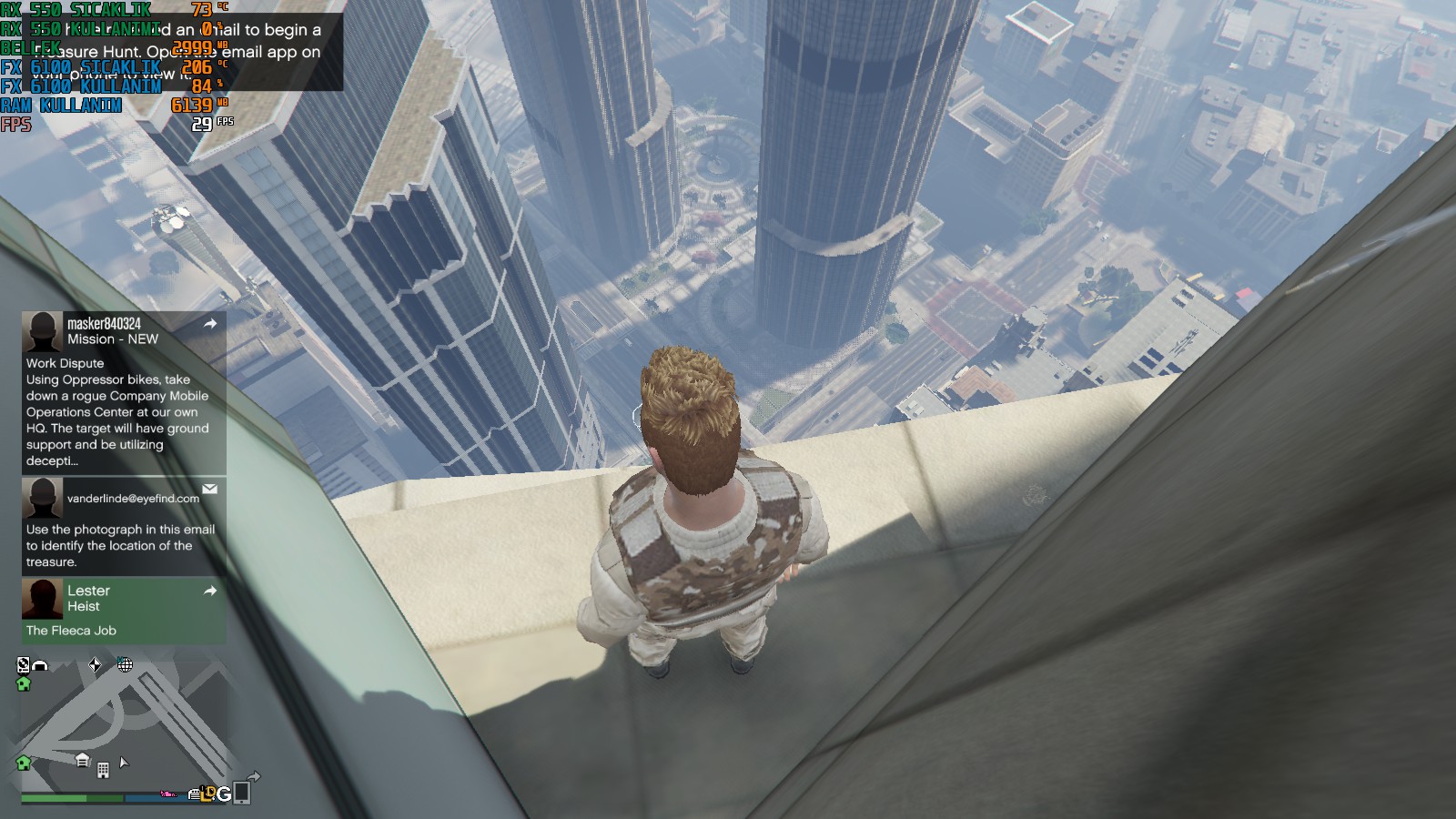1456x819 pixels.
Task: Open the Work Dispute mission invite from masker840324
Action: (x=124, y=391)
